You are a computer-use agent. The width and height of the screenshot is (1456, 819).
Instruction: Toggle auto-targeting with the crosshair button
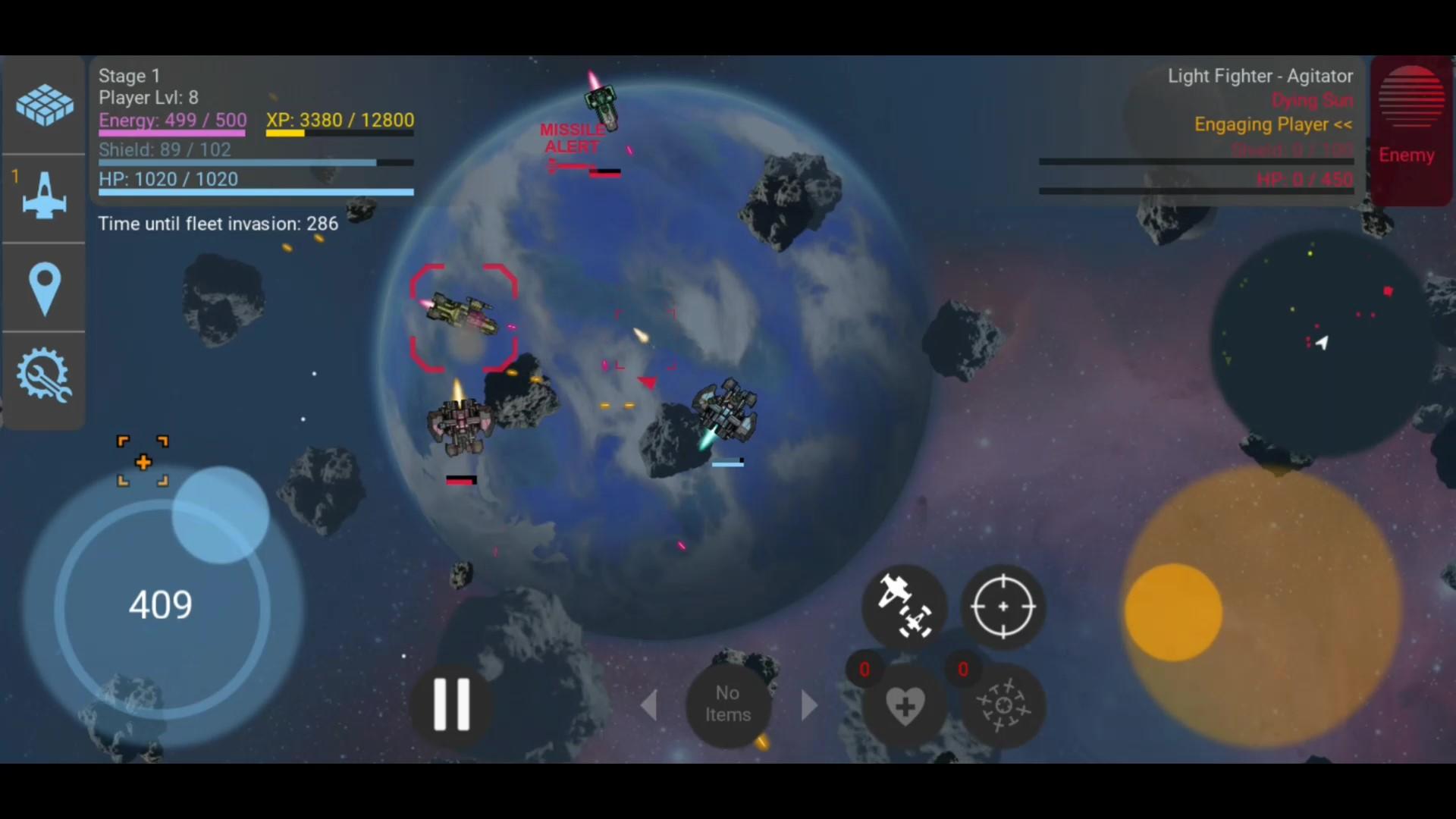point(1003,607)
